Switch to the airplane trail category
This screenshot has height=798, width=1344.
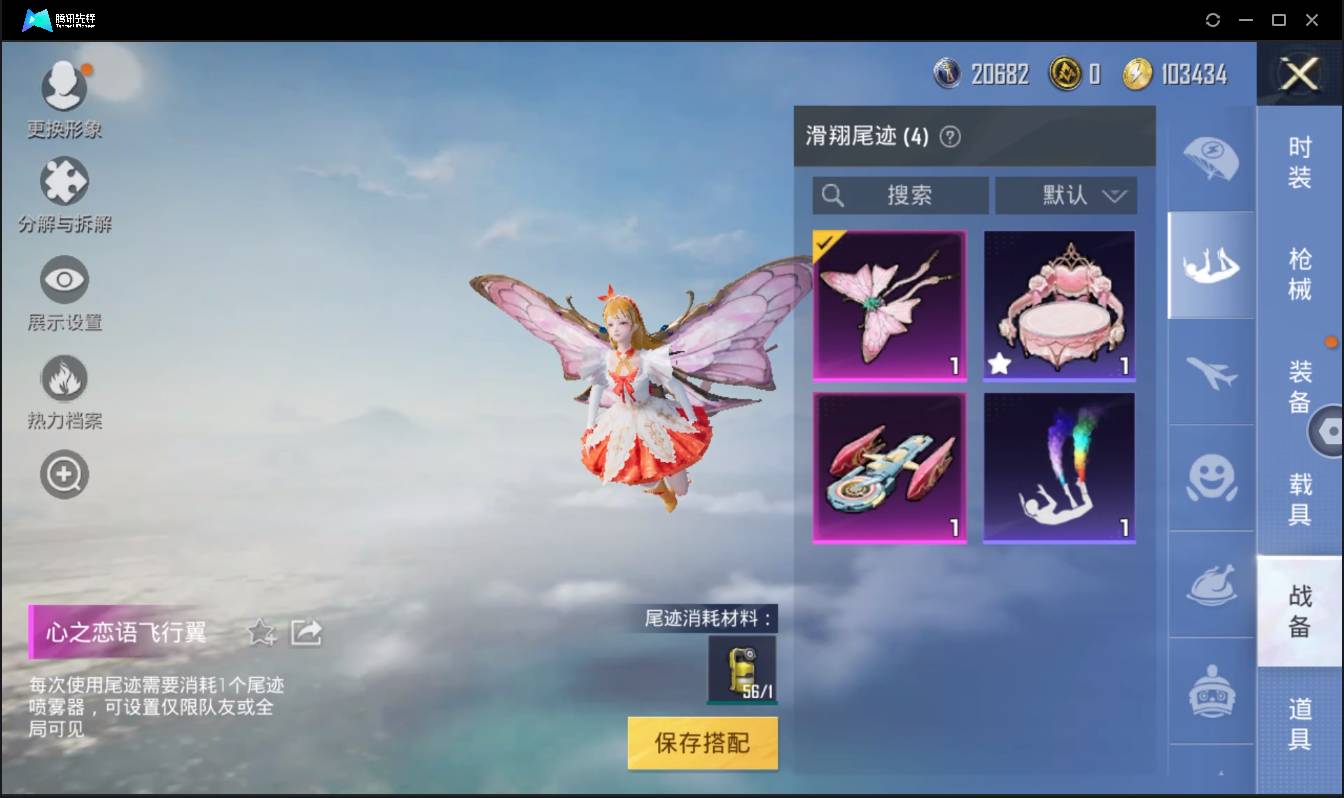1210,372
